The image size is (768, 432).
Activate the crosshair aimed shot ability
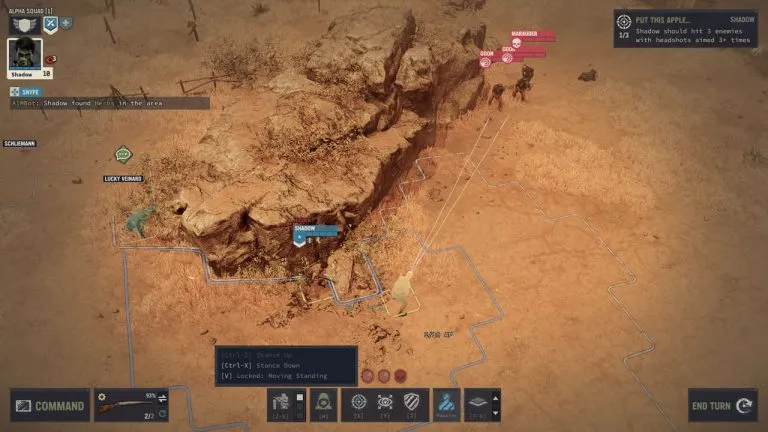coord(359,404)
